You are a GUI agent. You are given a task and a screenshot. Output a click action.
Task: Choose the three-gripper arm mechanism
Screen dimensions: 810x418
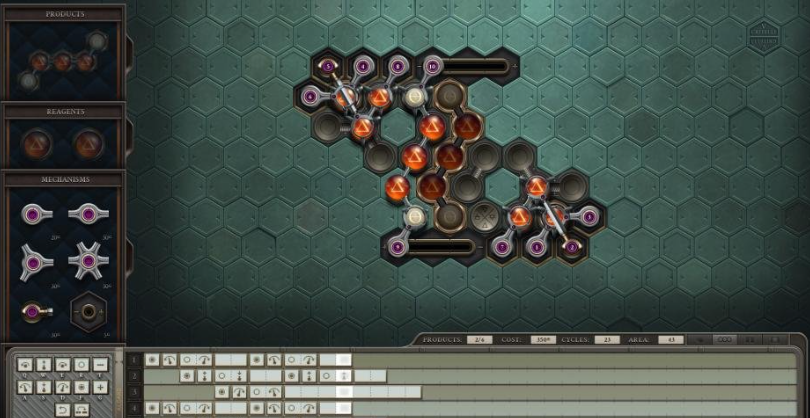[x=34, y=261]
